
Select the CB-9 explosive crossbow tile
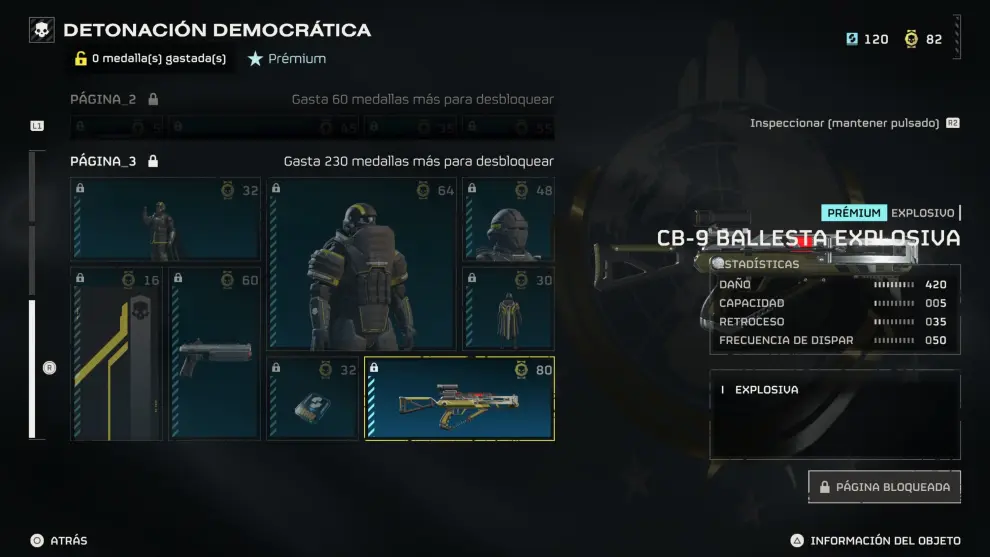(x=459, y=398)
